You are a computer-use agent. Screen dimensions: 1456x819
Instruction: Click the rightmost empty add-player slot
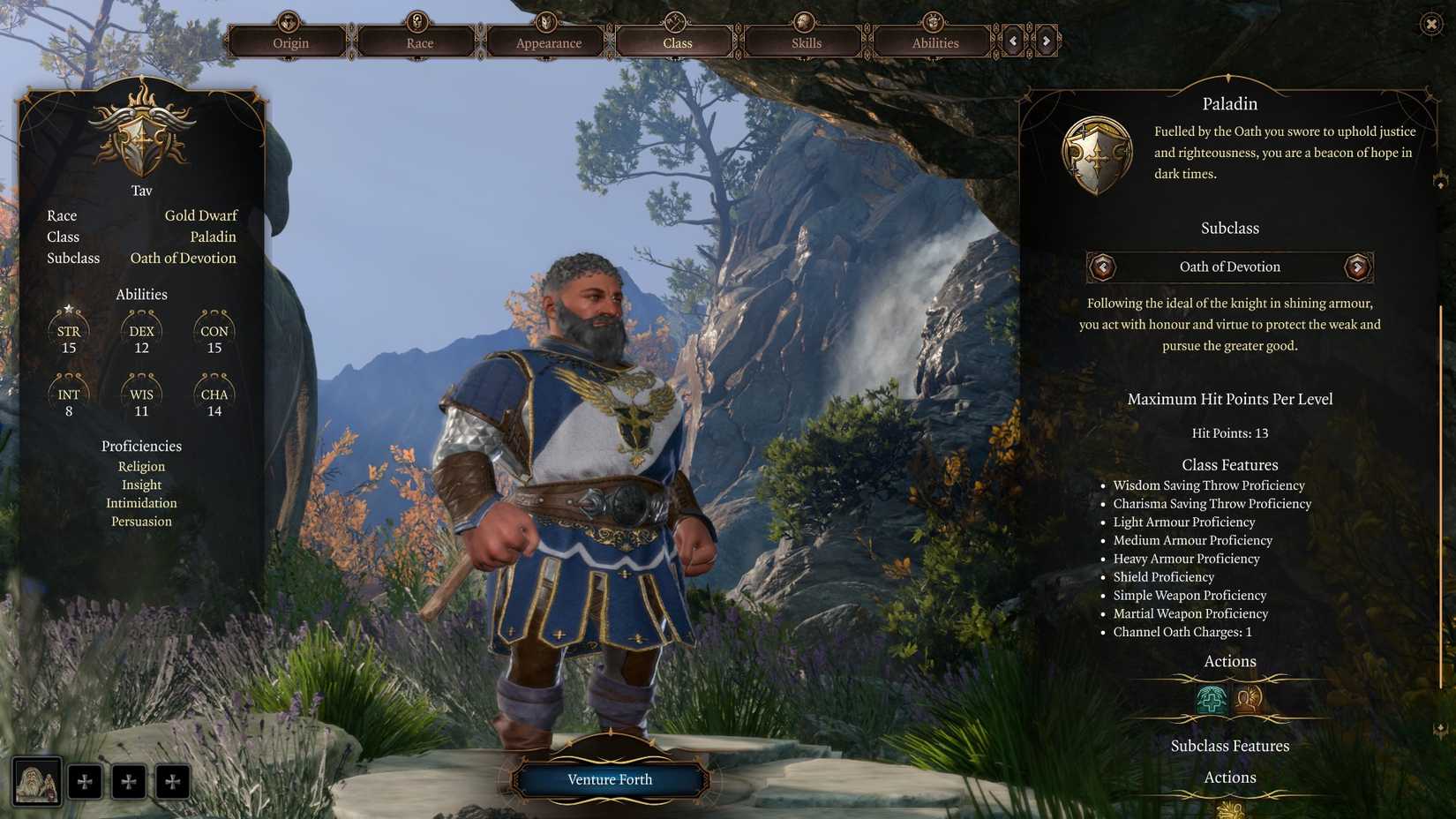pos(173,780)
